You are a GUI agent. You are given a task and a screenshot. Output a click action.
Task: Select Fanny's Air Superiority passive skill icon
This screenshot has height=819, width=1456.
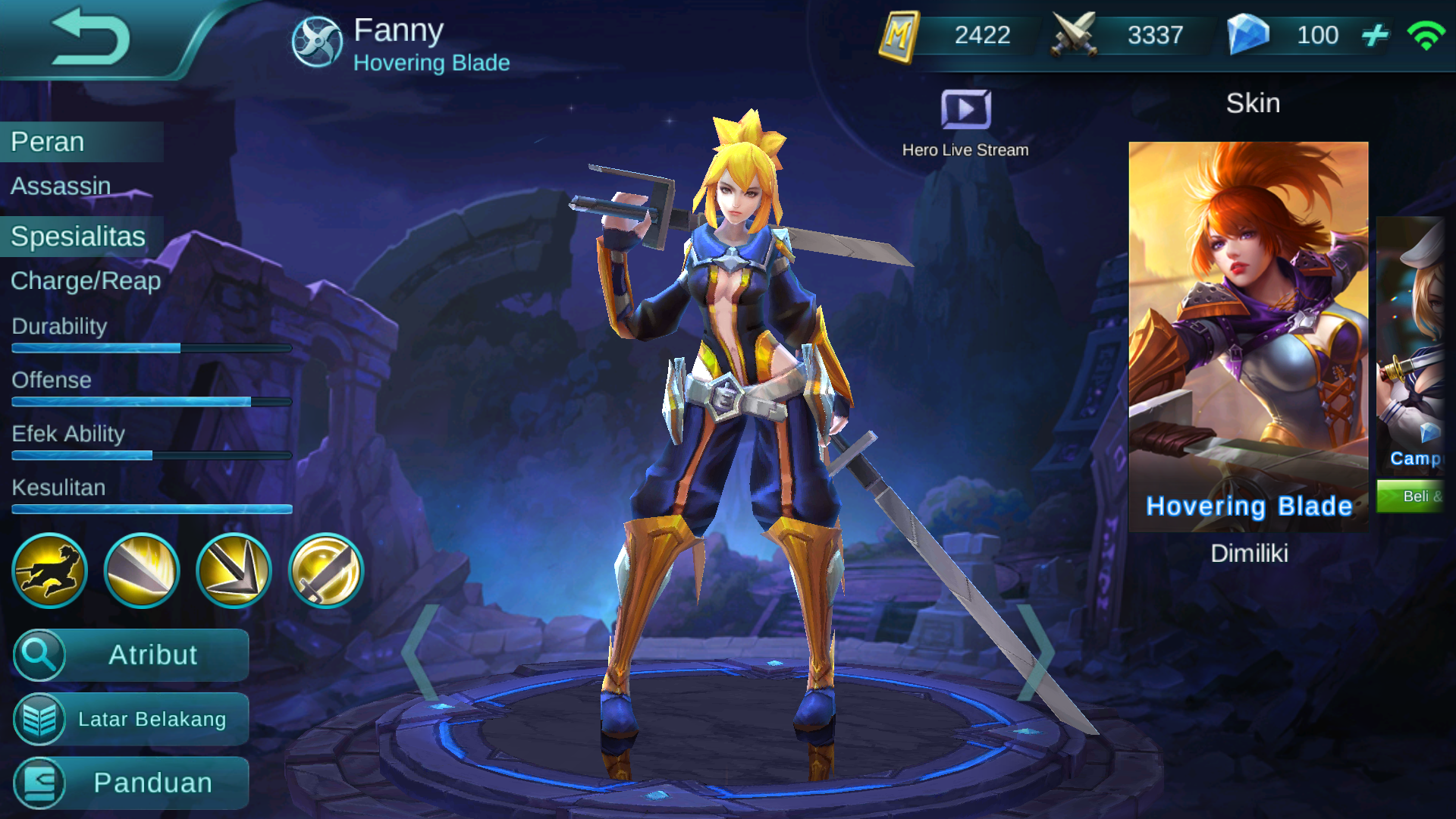pyautogui.click(x=49, y=570)
